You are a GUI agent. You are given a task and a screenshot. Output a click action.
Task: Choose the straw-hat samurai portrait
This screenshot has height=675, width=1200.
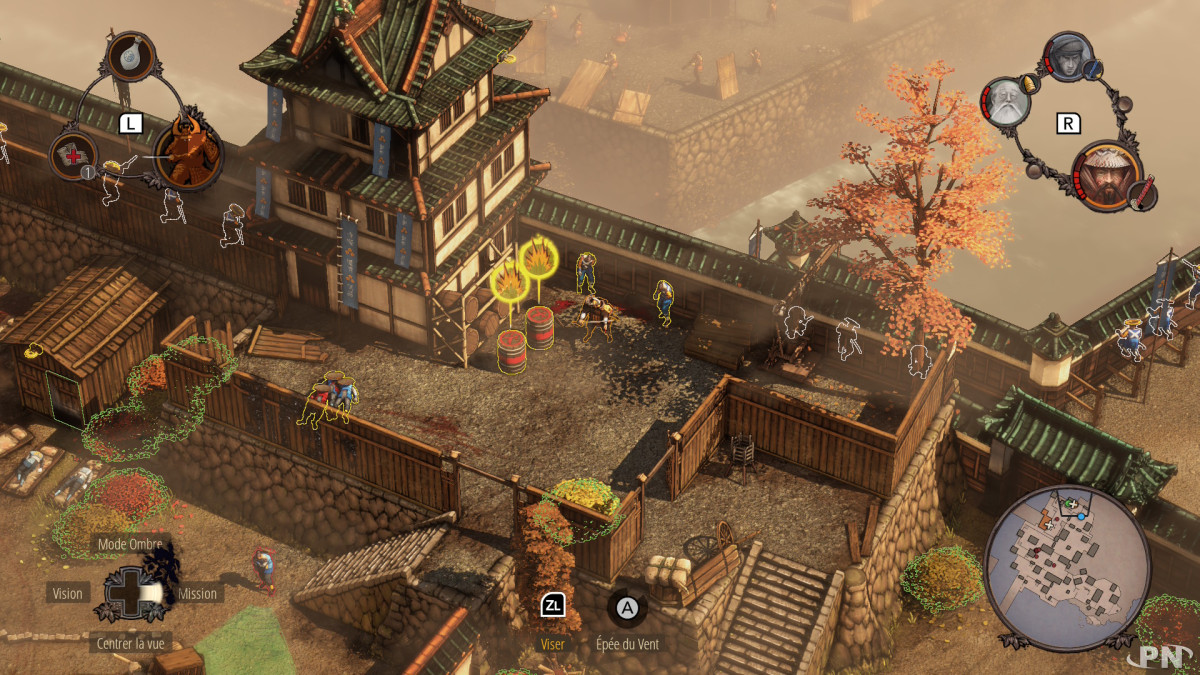pos(1109,174)
